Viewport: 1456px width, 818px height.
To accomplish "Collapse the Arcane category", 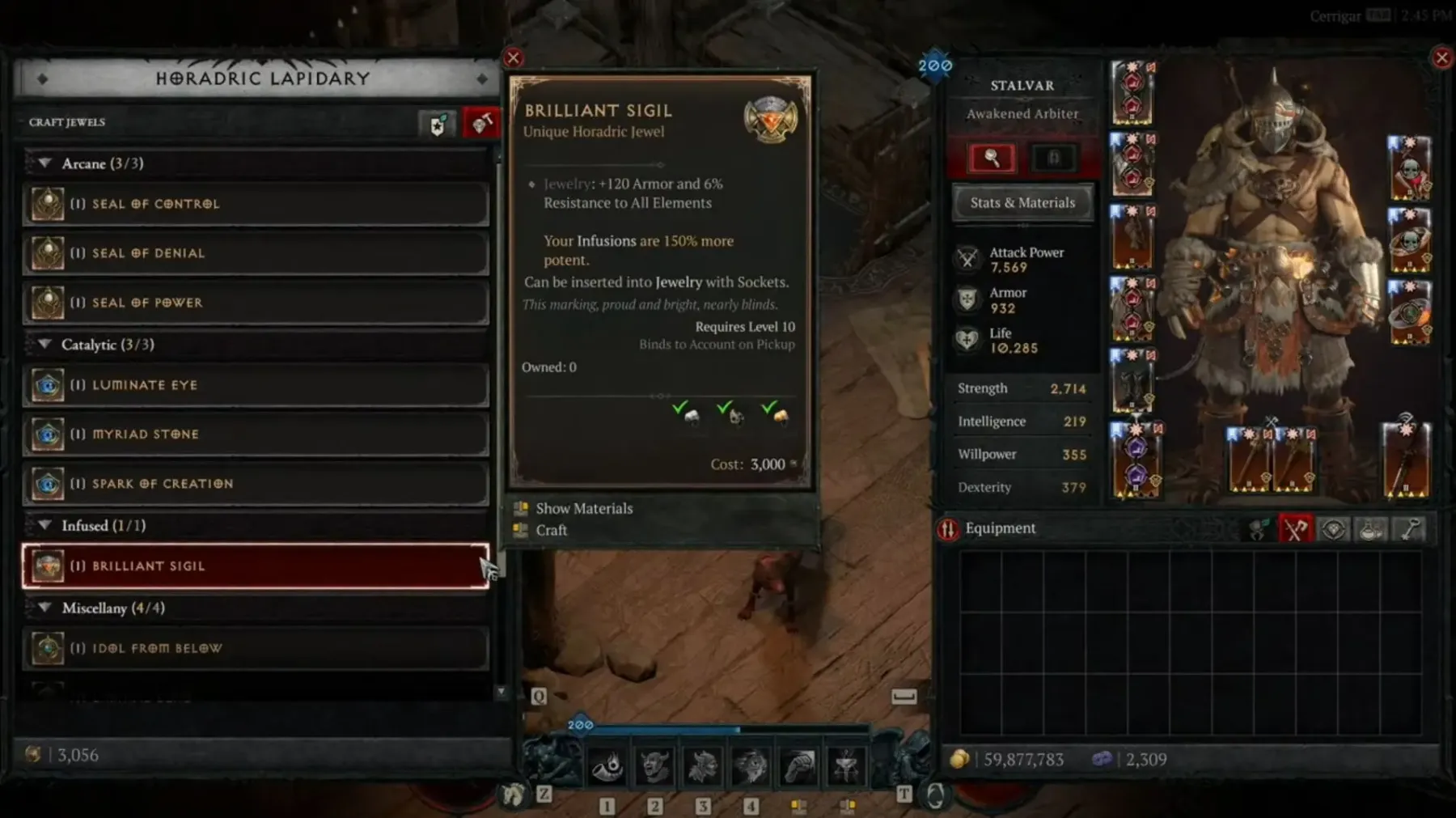I will tap(45, 163).
